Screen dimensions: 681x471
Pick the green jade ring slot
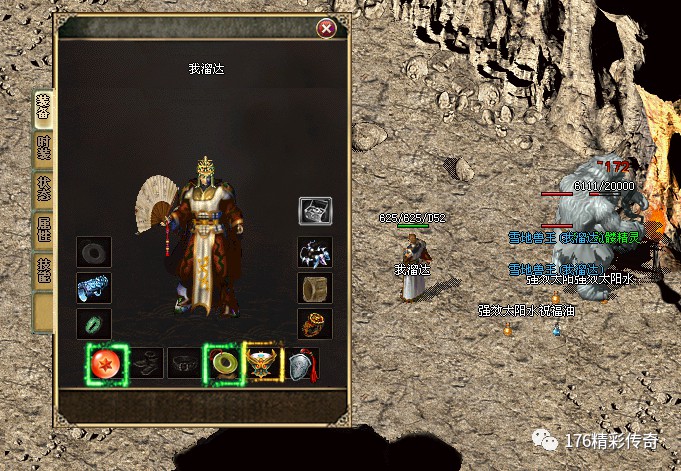pyautogui.click(x=93, y=324)
